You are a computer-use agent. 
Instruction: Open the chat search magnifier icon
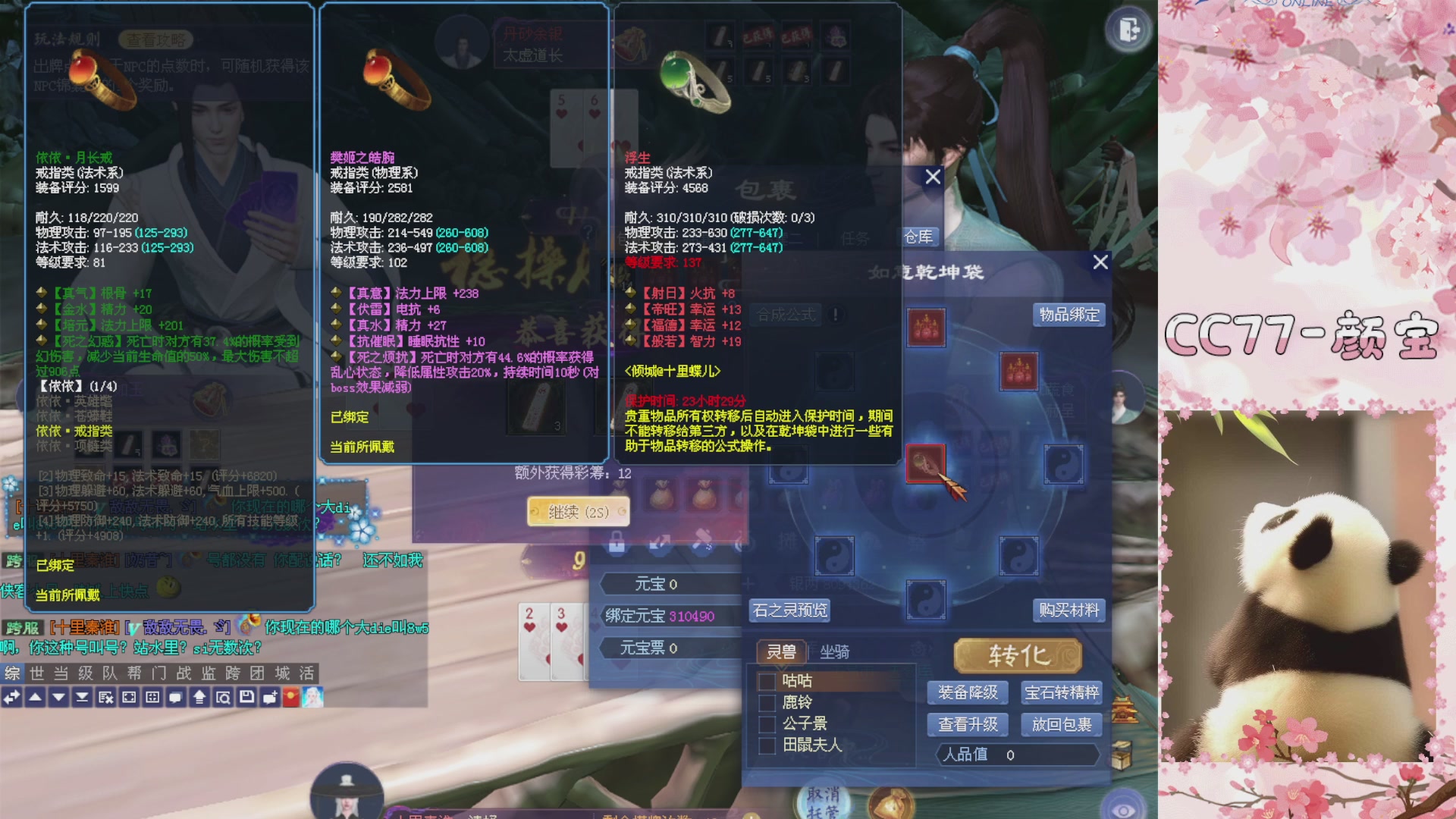(x=223, y=697)
